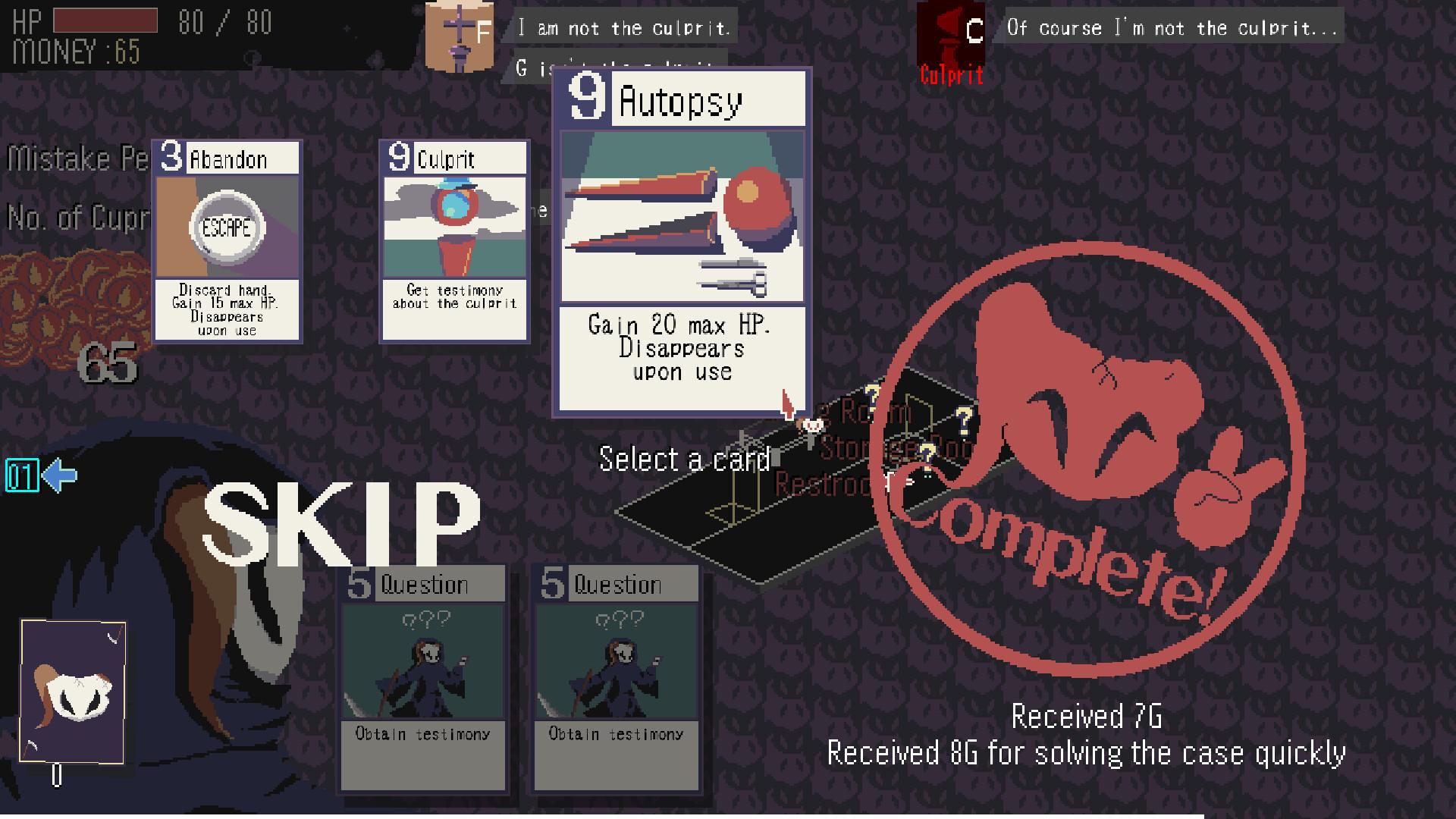Click the cyan left arrow beside the 01 counter
1456x819 pixels.
[x=61, y=475]
